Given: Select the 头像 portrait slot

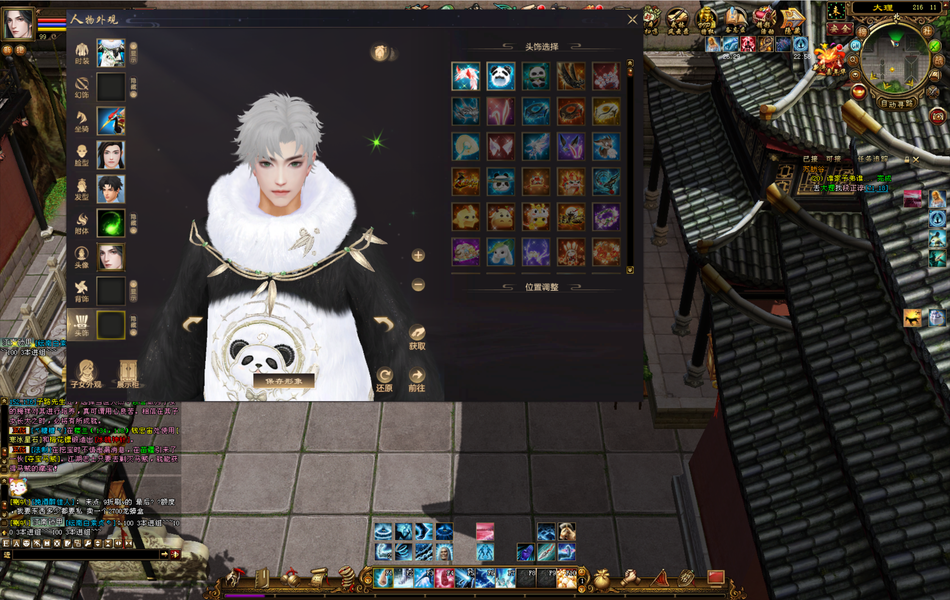Looking at the screenshot, I should (x=111, y=257).
